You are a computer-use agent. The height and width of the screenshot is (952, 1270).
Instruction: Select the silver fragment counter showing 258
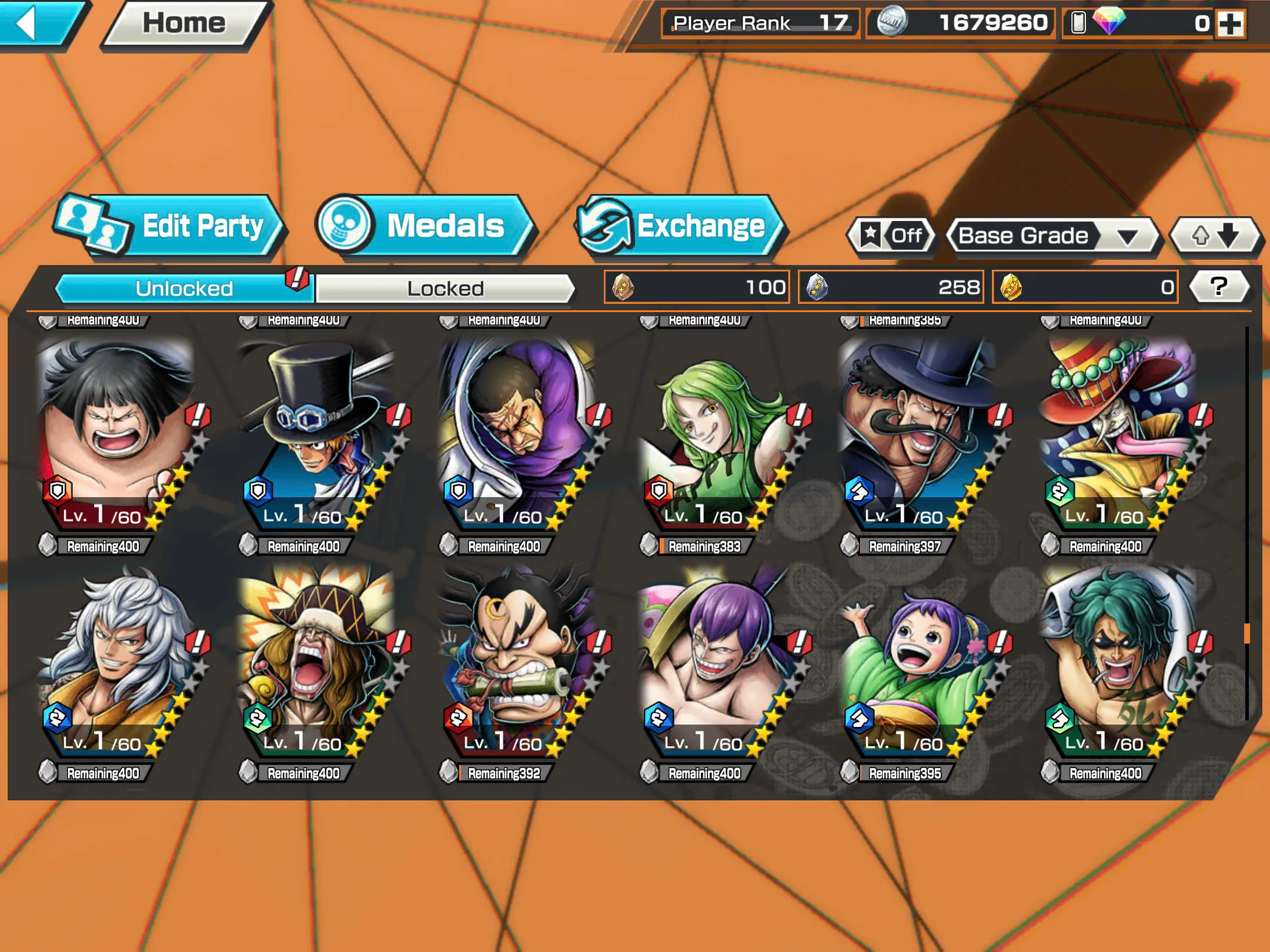point(891,287)
